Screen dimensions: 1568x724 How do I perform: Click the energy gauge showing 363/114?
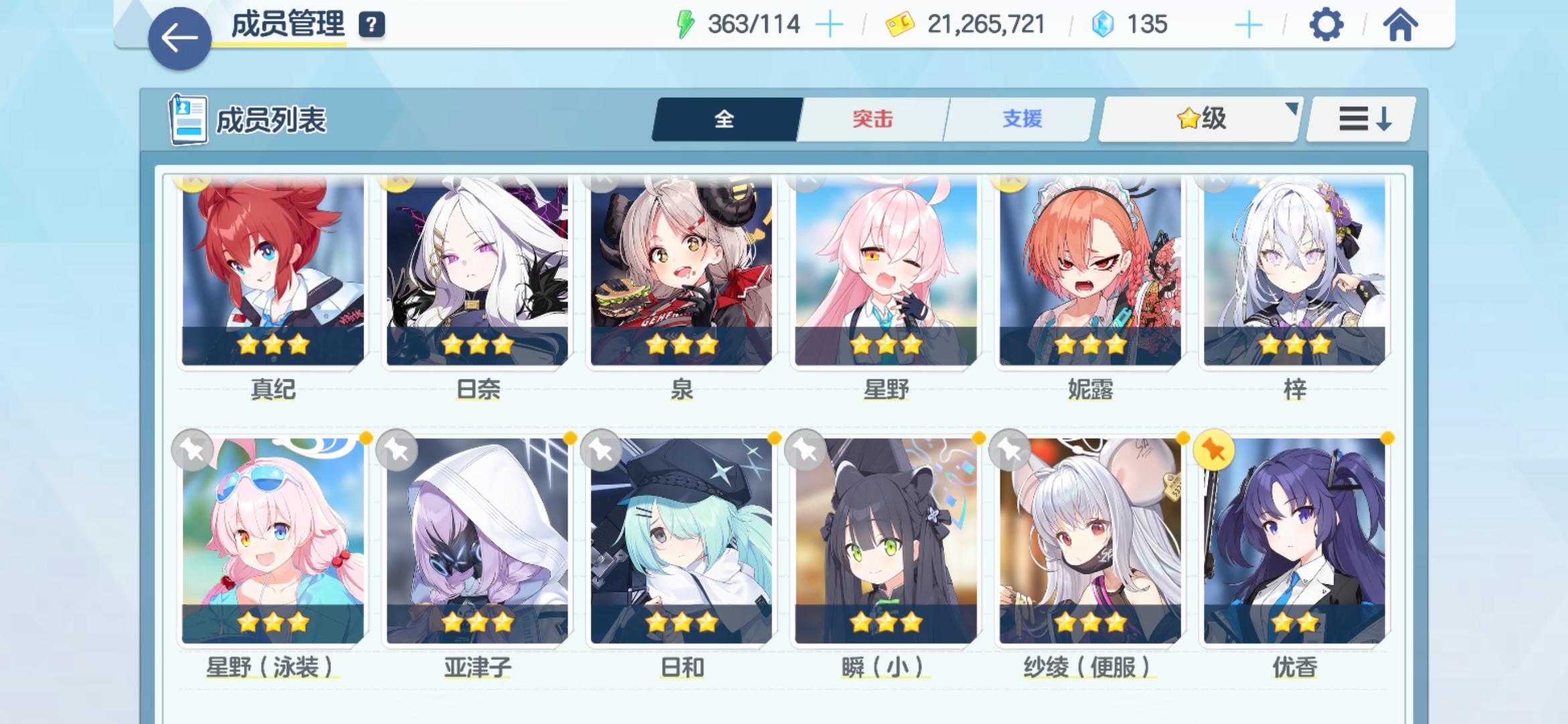(x=753, y=24)
